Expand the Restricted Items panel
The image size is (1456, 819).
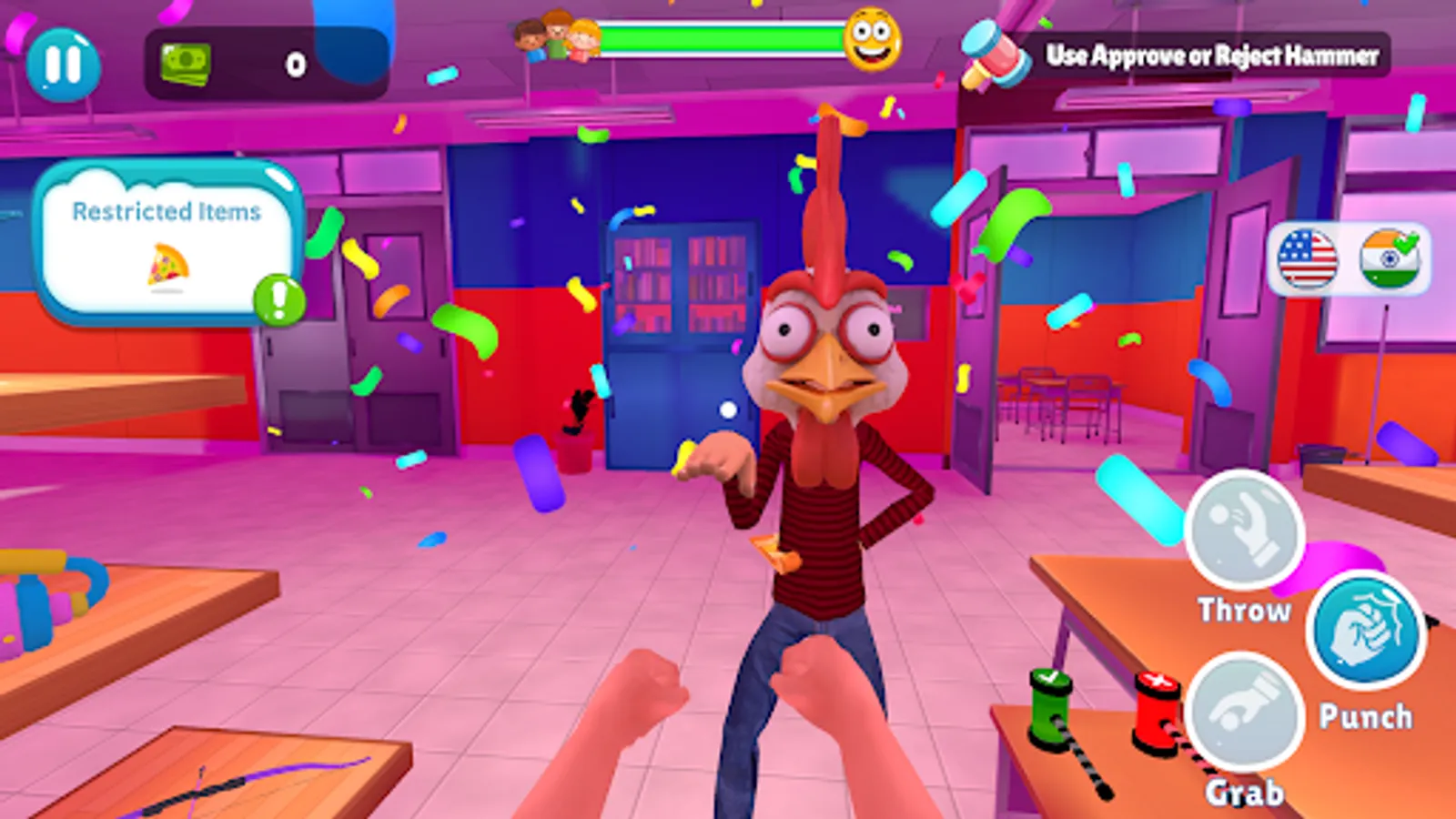click(x=168, y=238)
